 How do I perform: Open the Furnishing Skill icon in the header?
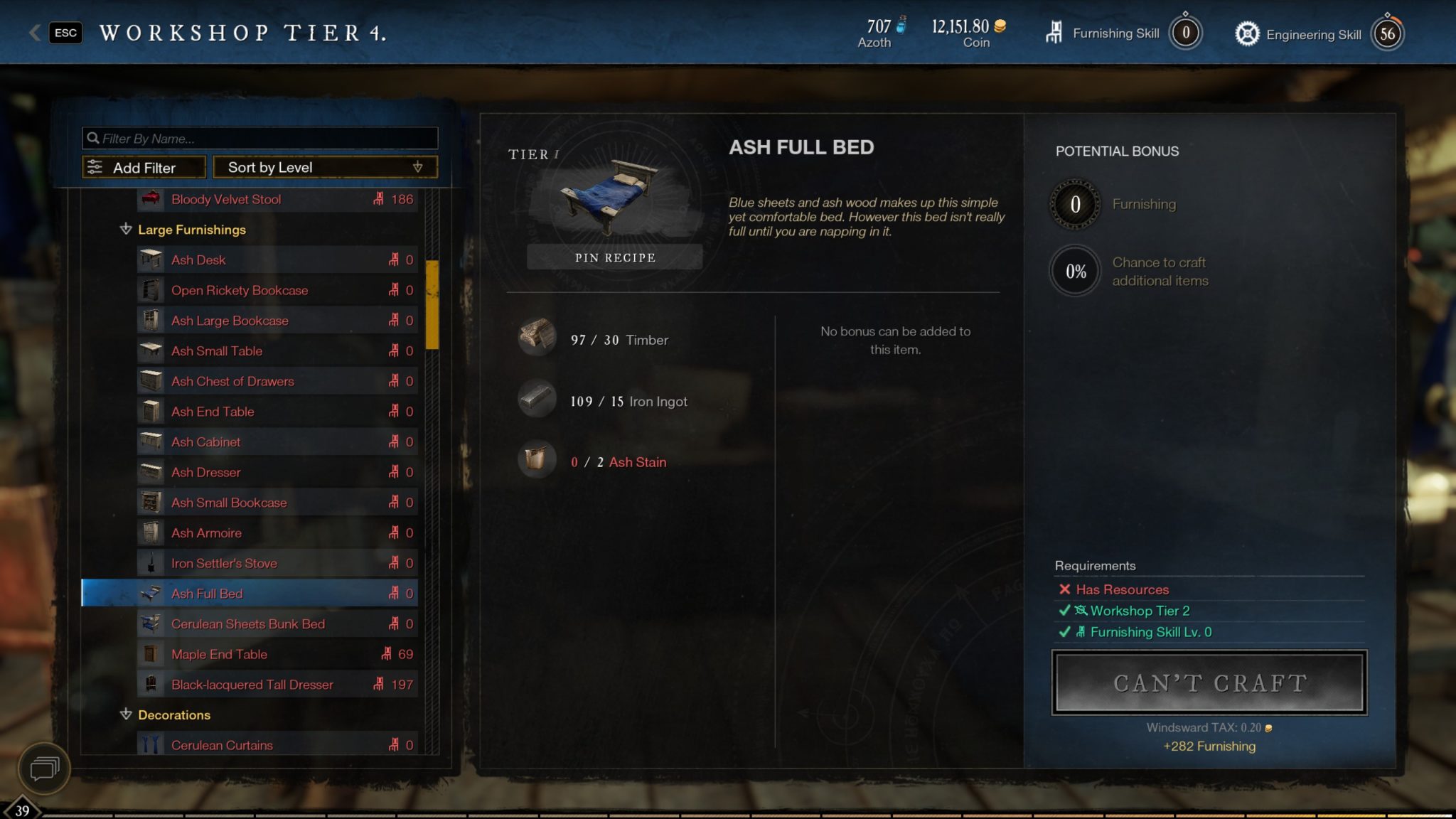[x=1054, y=31]
